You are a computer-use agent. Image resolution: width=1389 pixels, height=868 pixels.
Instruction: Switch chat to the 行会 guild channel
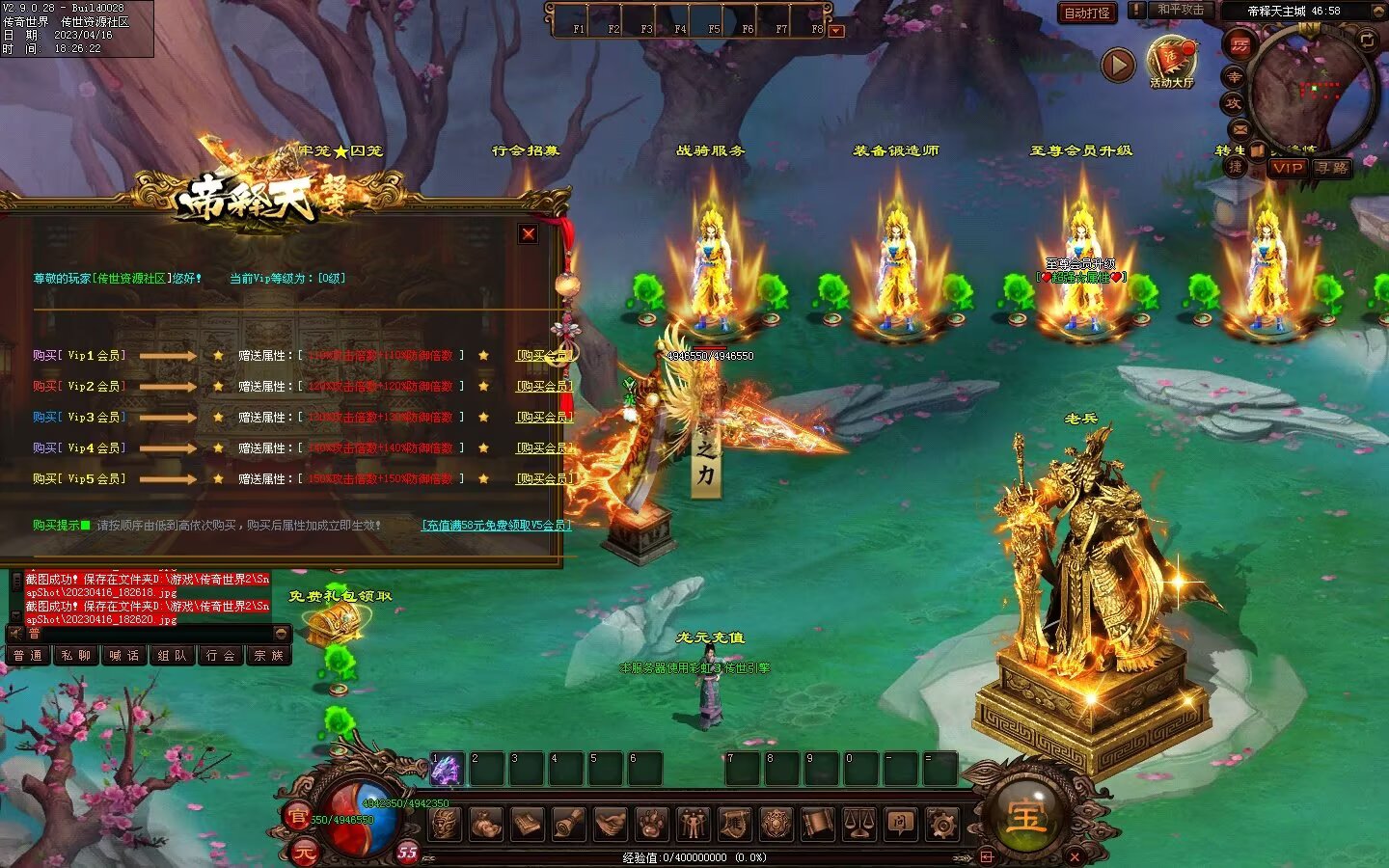[x=220, y=656]
